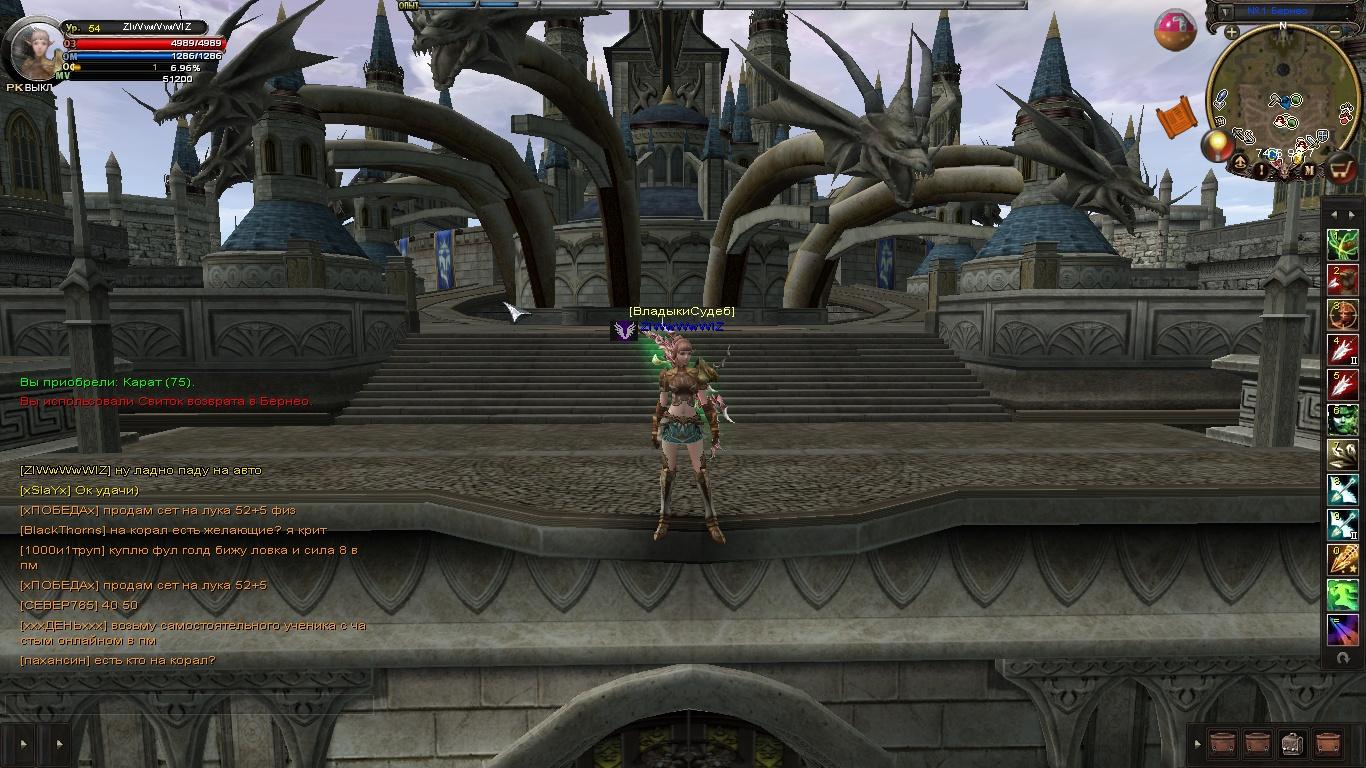Viewport: 1366px width, 768px height.
Task: Open the exclamation mark button under the minimap
Action: click(1262, 170)
